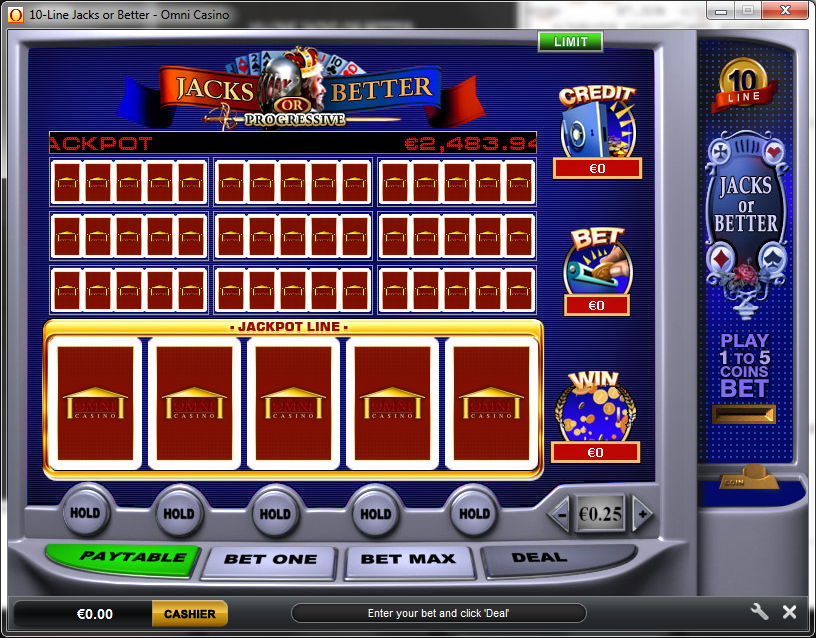Click the Bet One button
This screenshot has height=638, width=816.
[270, 559]
